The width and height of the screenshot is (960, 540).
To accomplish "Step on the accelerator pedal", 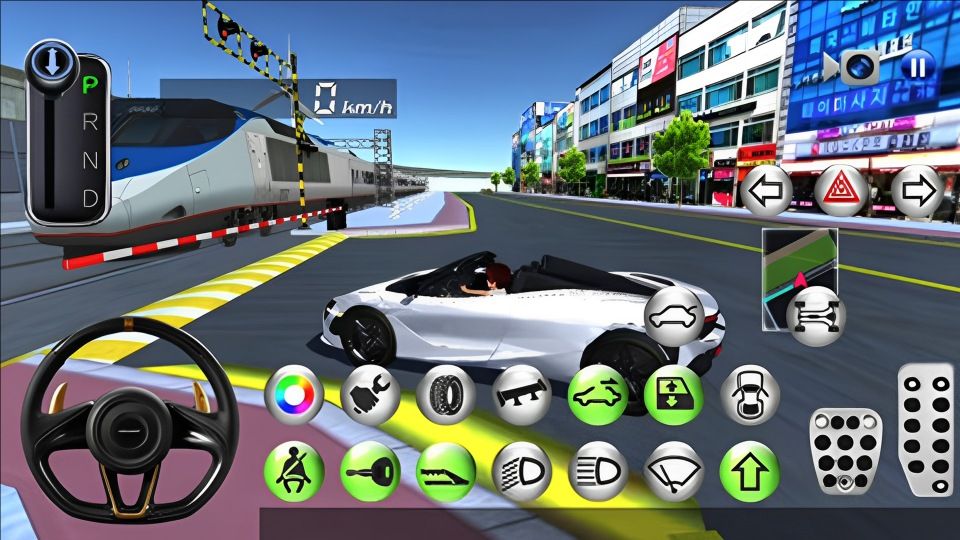I will (924, 428).
